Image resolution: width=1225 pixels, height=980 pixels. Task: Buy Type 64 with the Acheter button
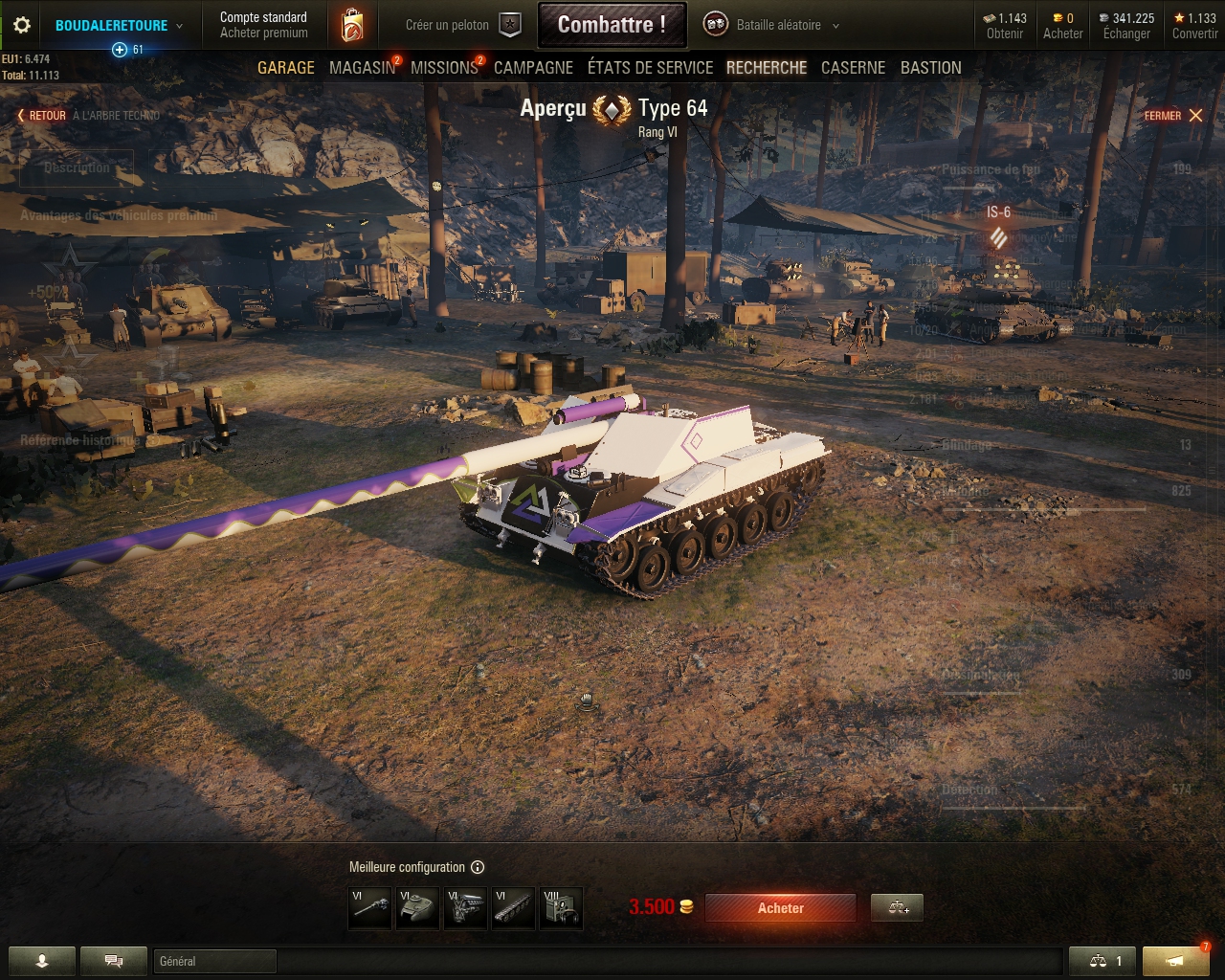coord(781,907)
